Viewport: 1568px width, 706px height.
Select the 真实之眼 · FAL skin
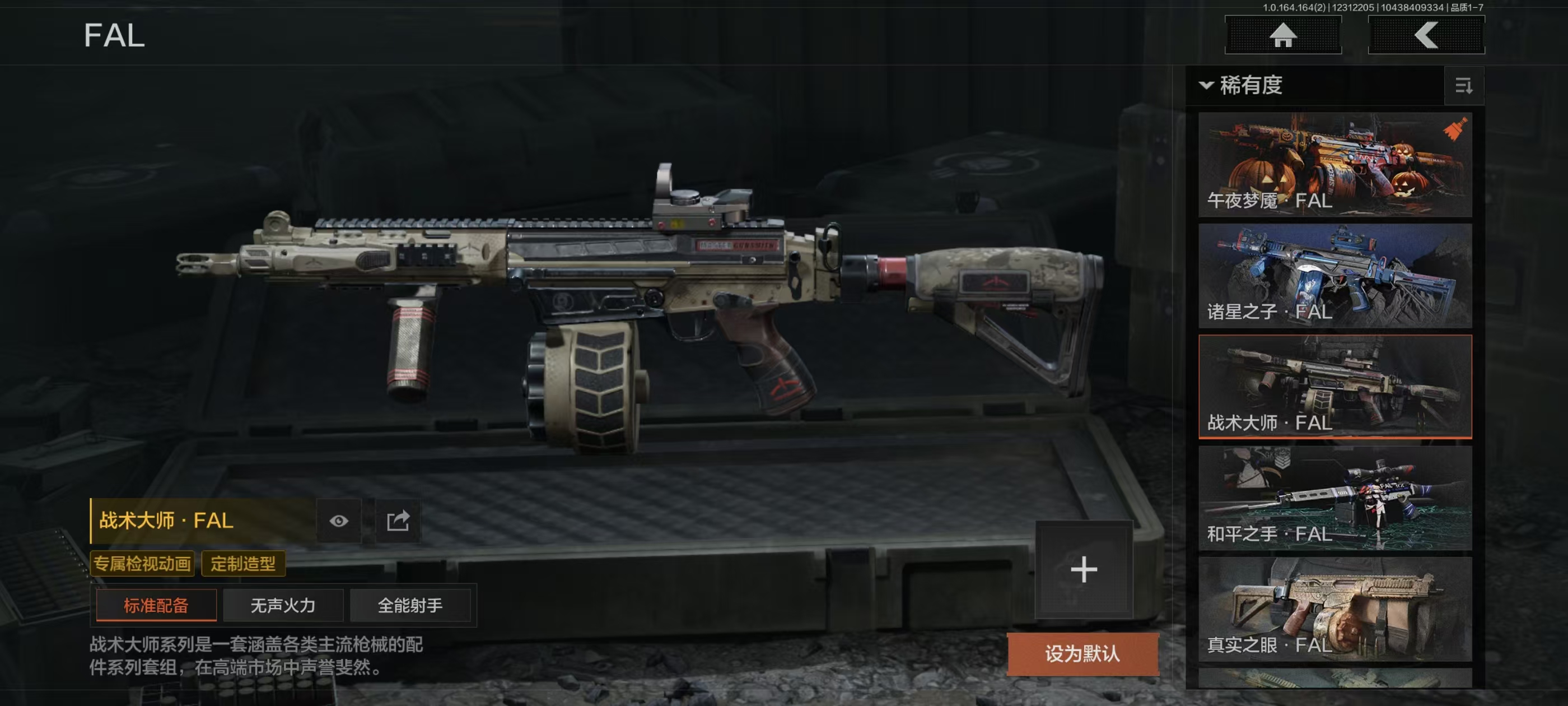1334,609
